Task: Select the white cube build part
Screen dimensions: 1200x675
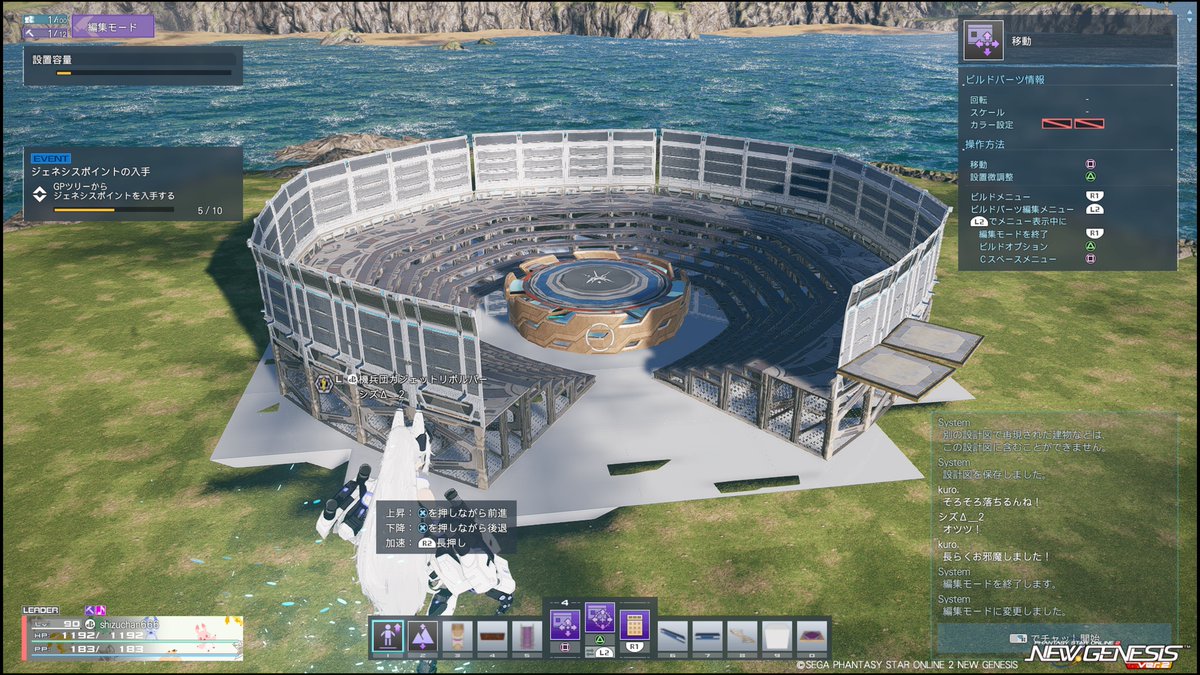Action: pyautogui.click(x=777, y=635)
